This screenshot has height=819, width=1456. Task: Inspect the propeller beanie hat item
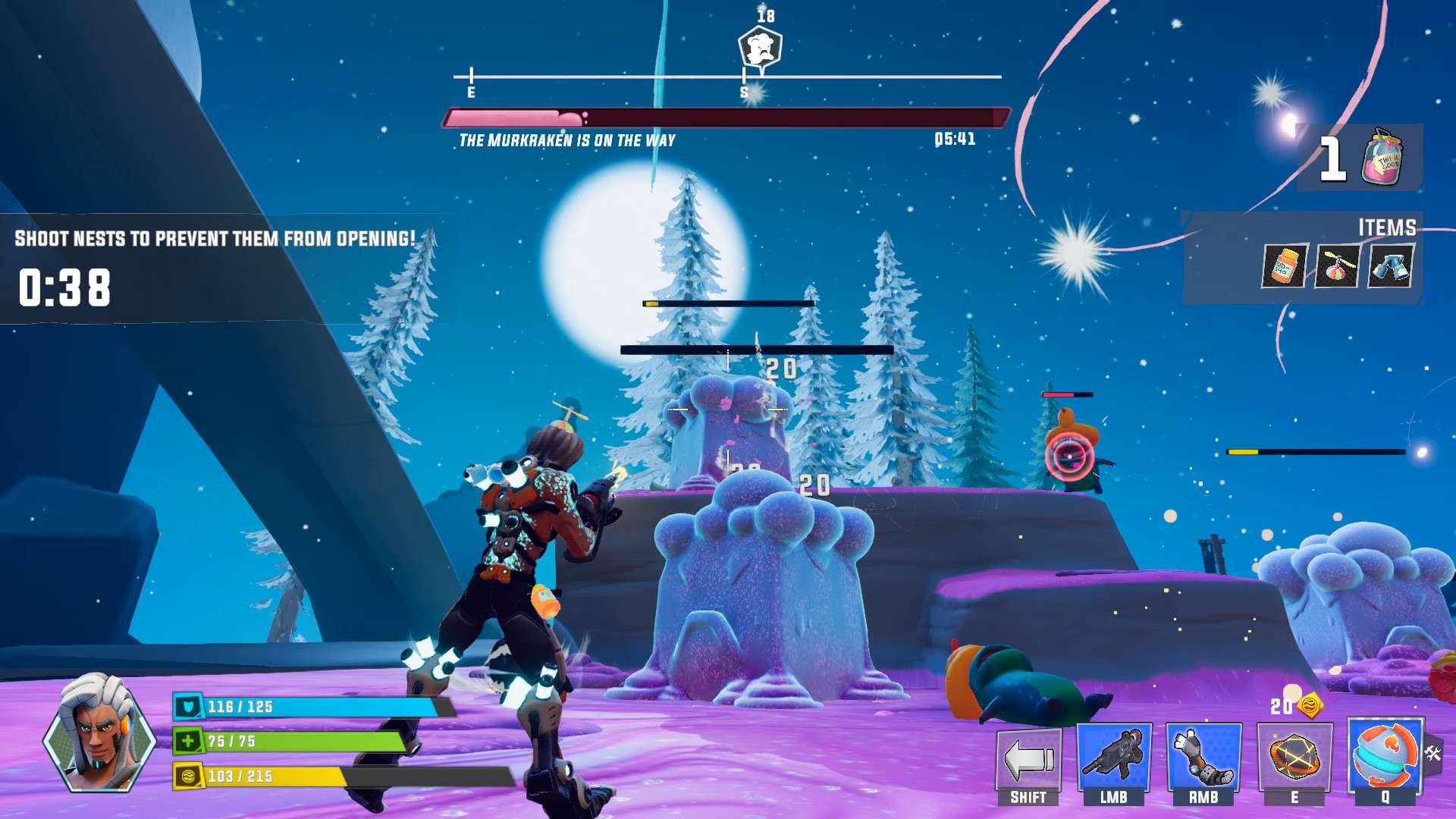(1337, 266)
